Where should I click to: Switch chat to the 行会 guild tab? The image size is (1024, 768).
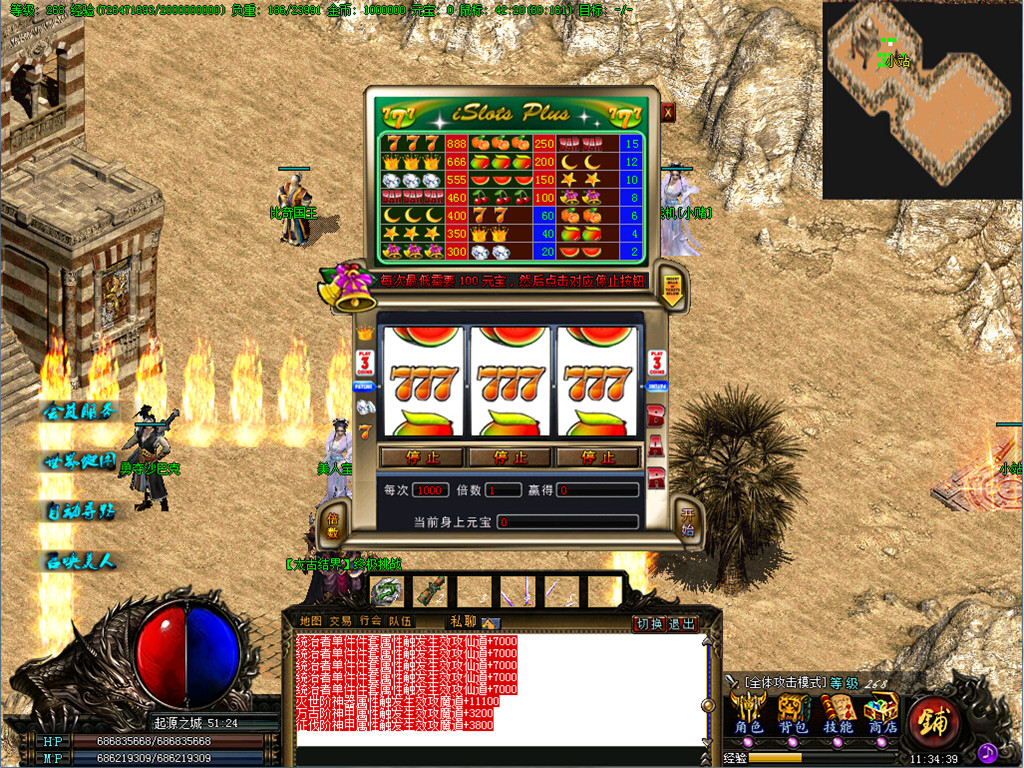(371, 621)
